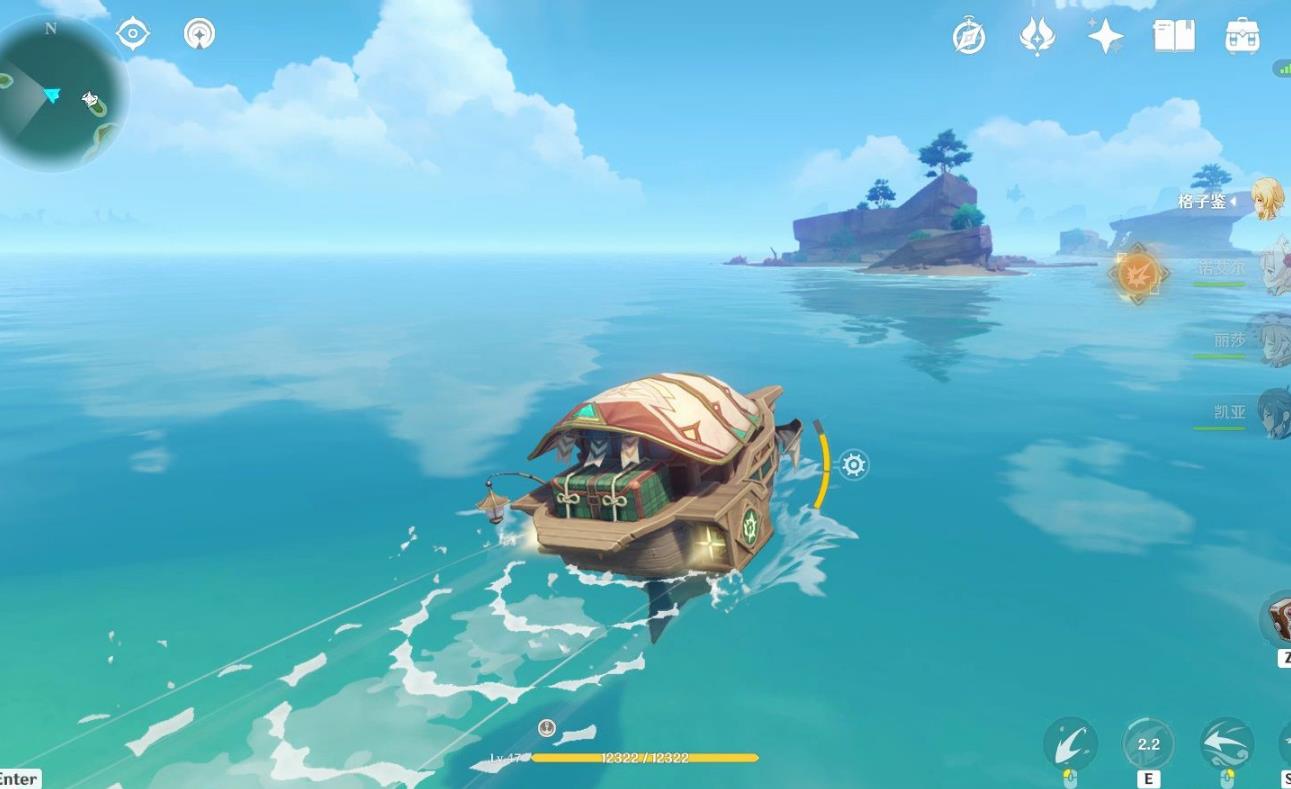The image size is (1291, 789).
Task: Open the backpack inventory icon
Action: point(1242,36)
